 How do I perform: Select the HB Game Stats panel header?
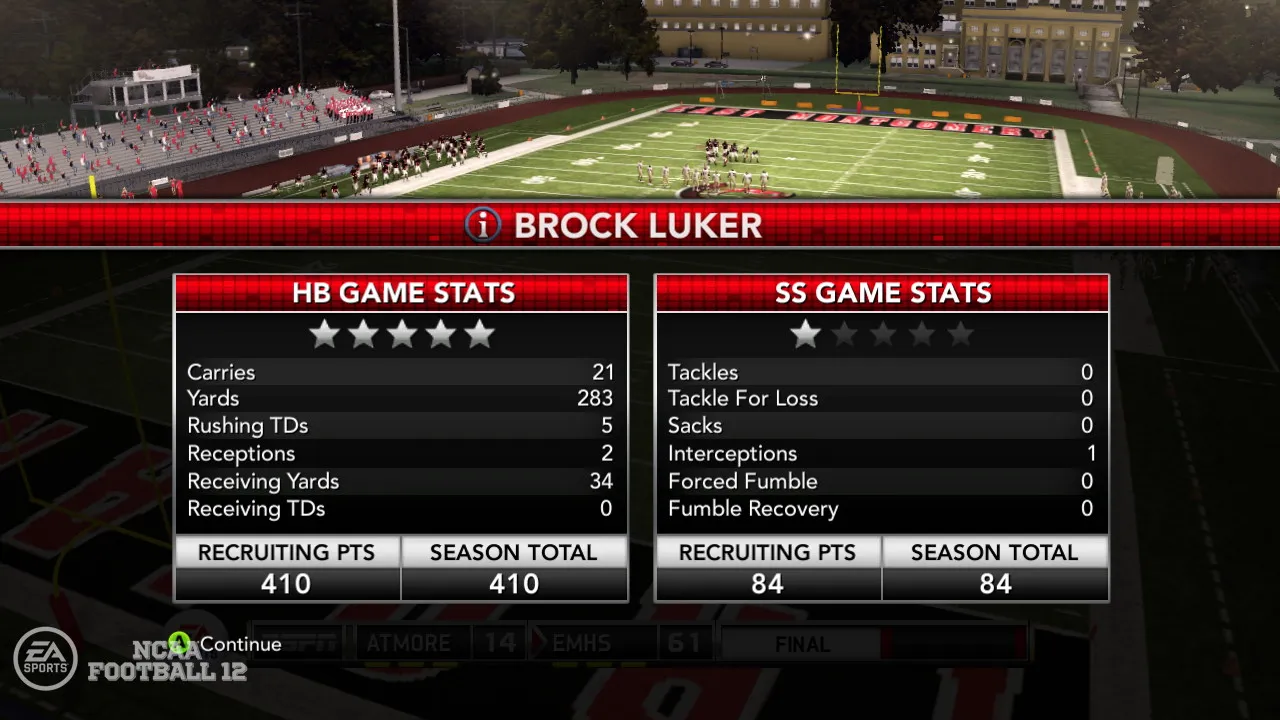coord(402,293)
